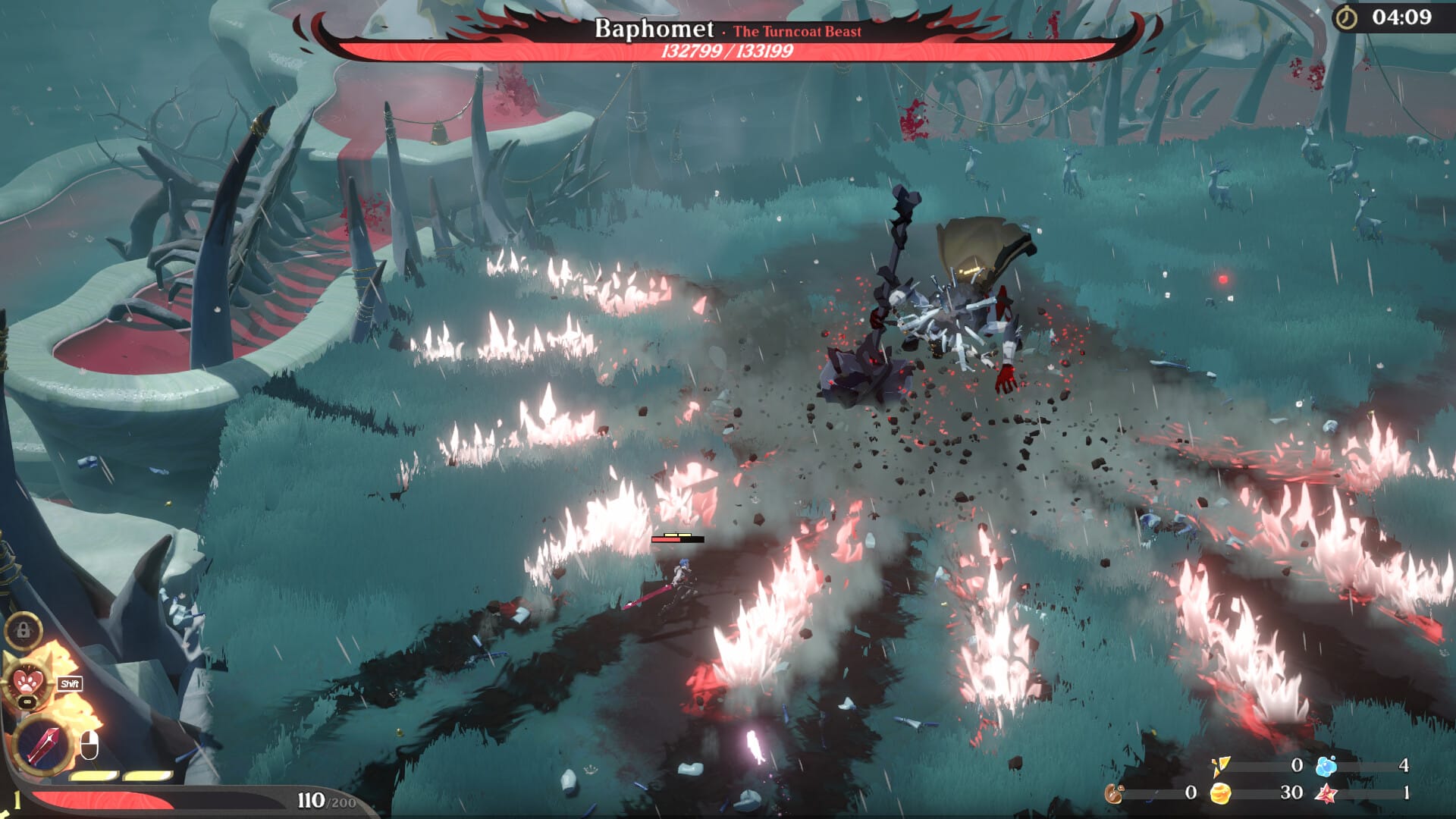This screenshot has height=819, width=1456.
Task: Click the golden honey blob currency icon
Action: [x=1220, y=794]
